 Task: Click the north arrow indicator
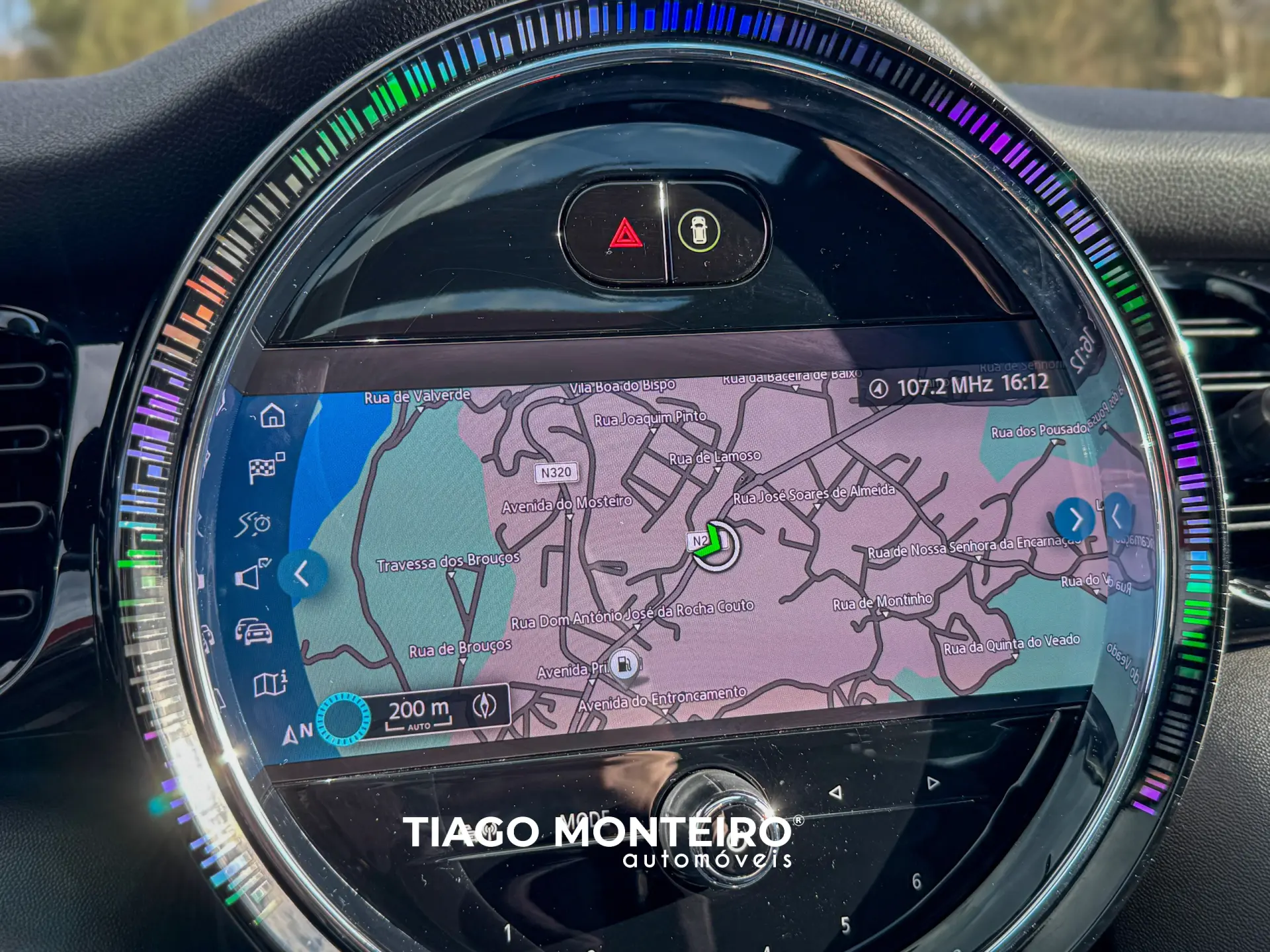[296, 733]
